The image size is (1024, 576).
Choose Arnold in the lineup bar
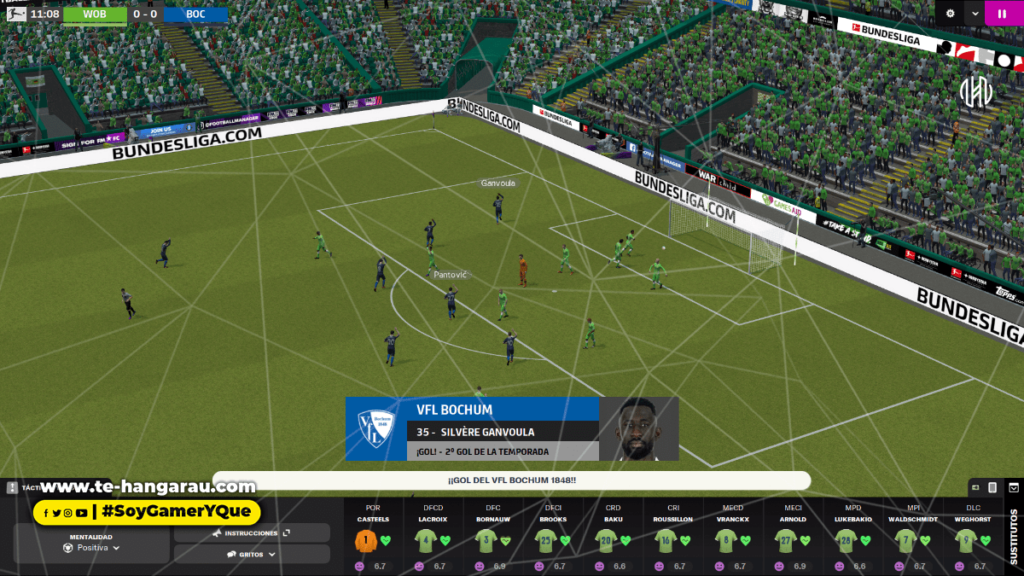tap(793, 541)
